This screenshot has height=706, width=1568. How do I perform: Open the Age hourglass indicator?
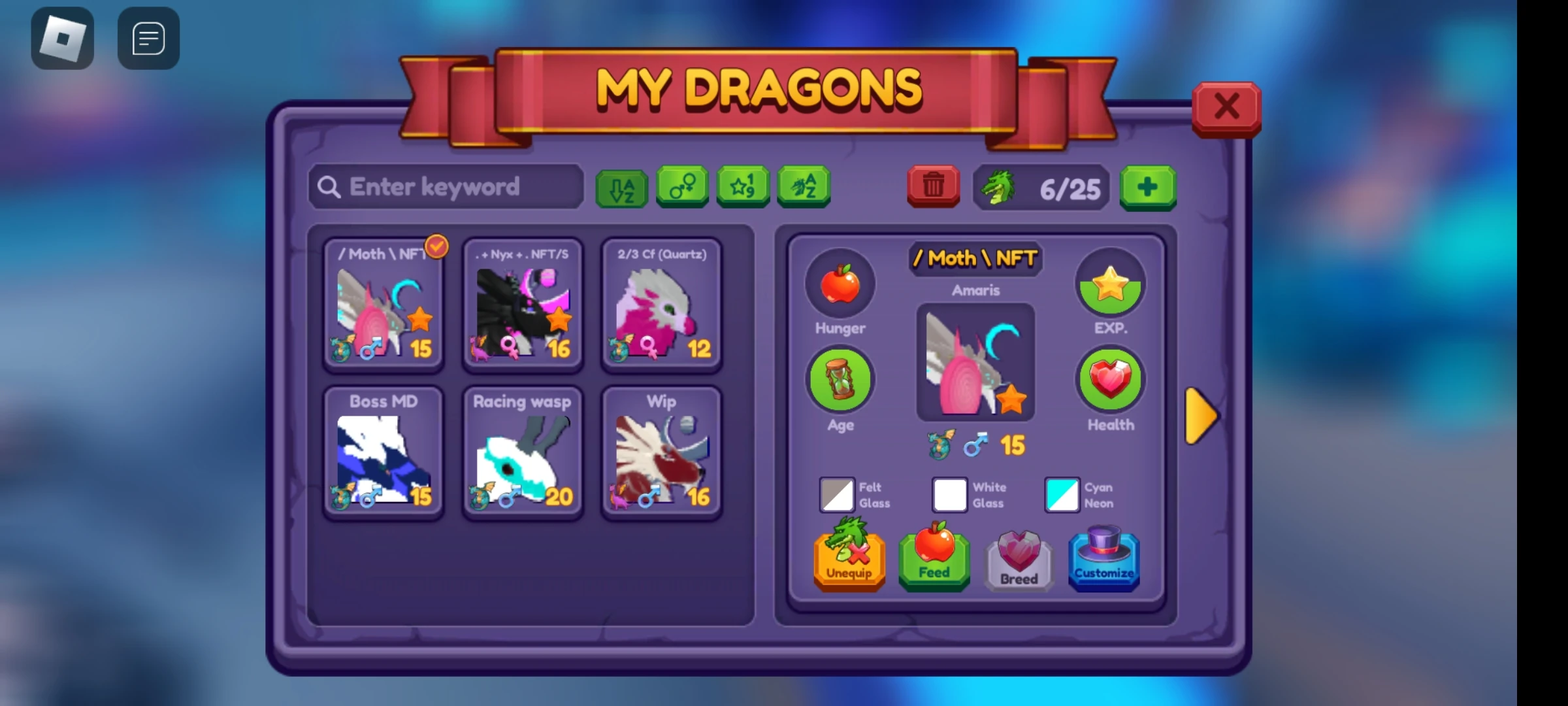click(x=840, y=379)
